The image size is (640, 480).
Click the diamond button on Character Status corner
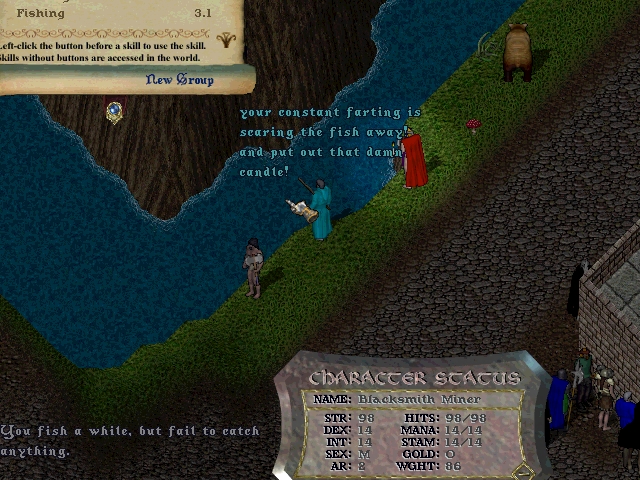pos(521,470)
